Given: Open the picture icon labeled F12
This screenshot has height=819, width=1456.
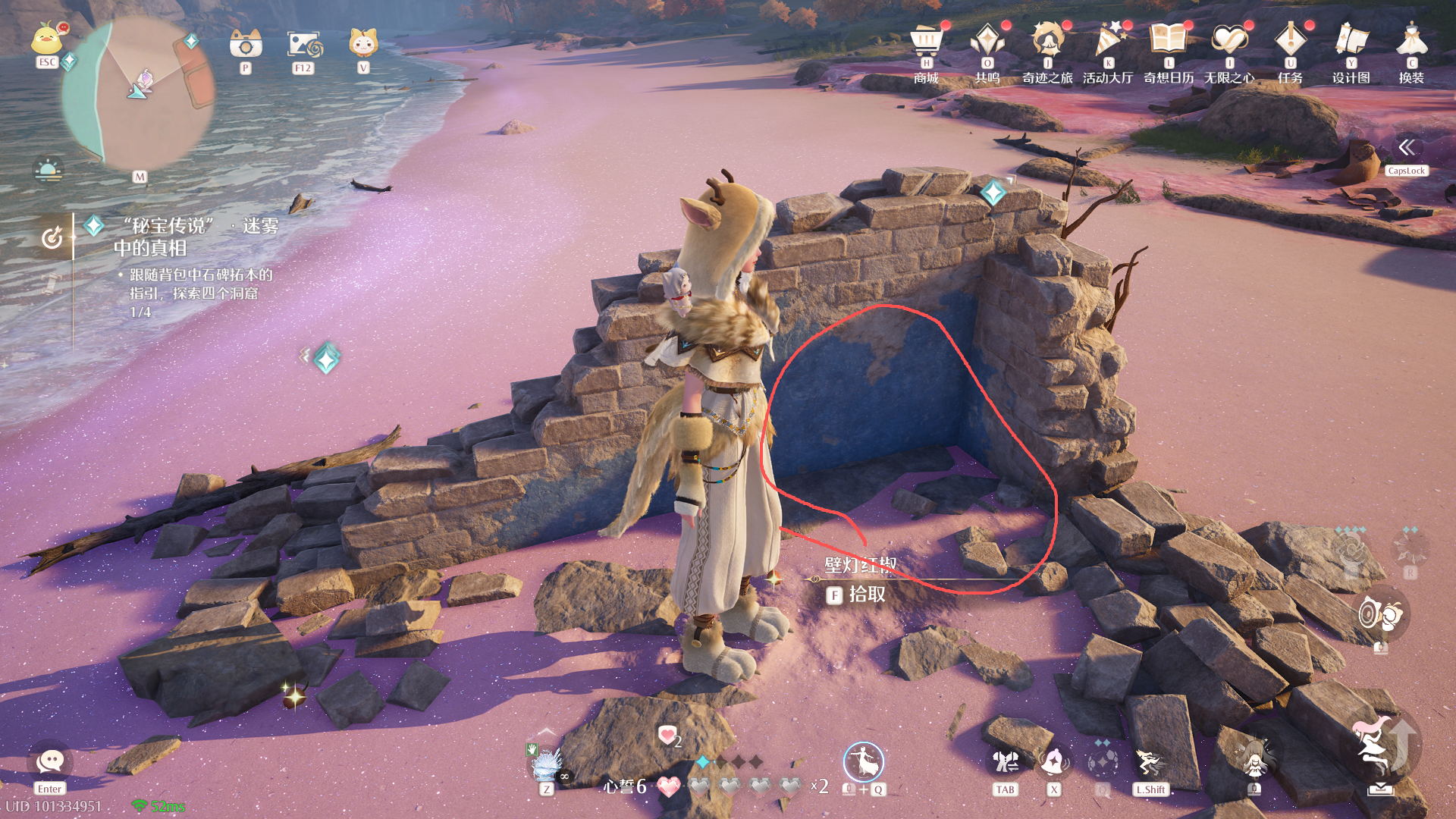Looking at the screenshot, I should pos(304,45).
